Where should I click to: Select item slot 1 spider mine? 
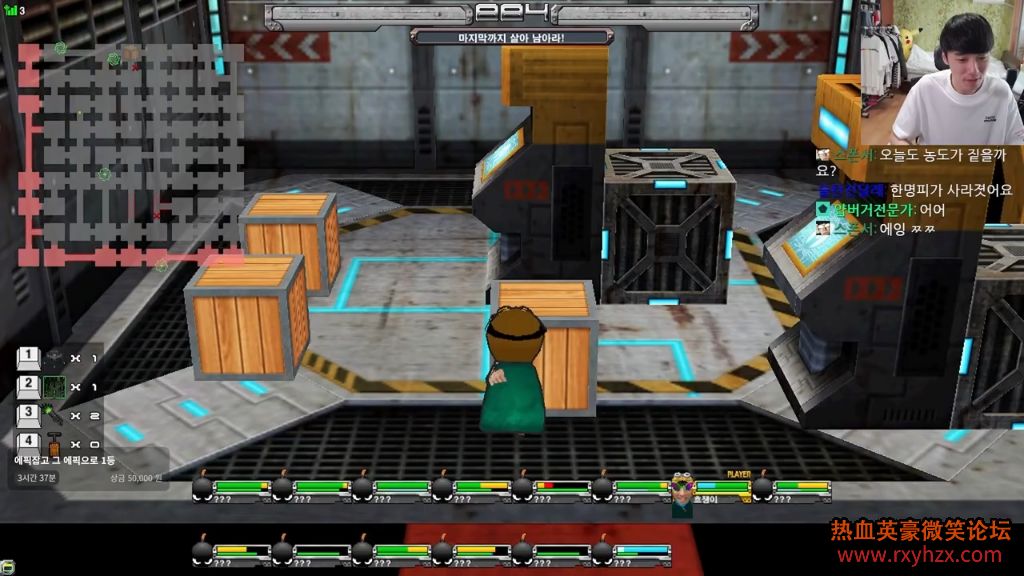click(x=54, y=358)
